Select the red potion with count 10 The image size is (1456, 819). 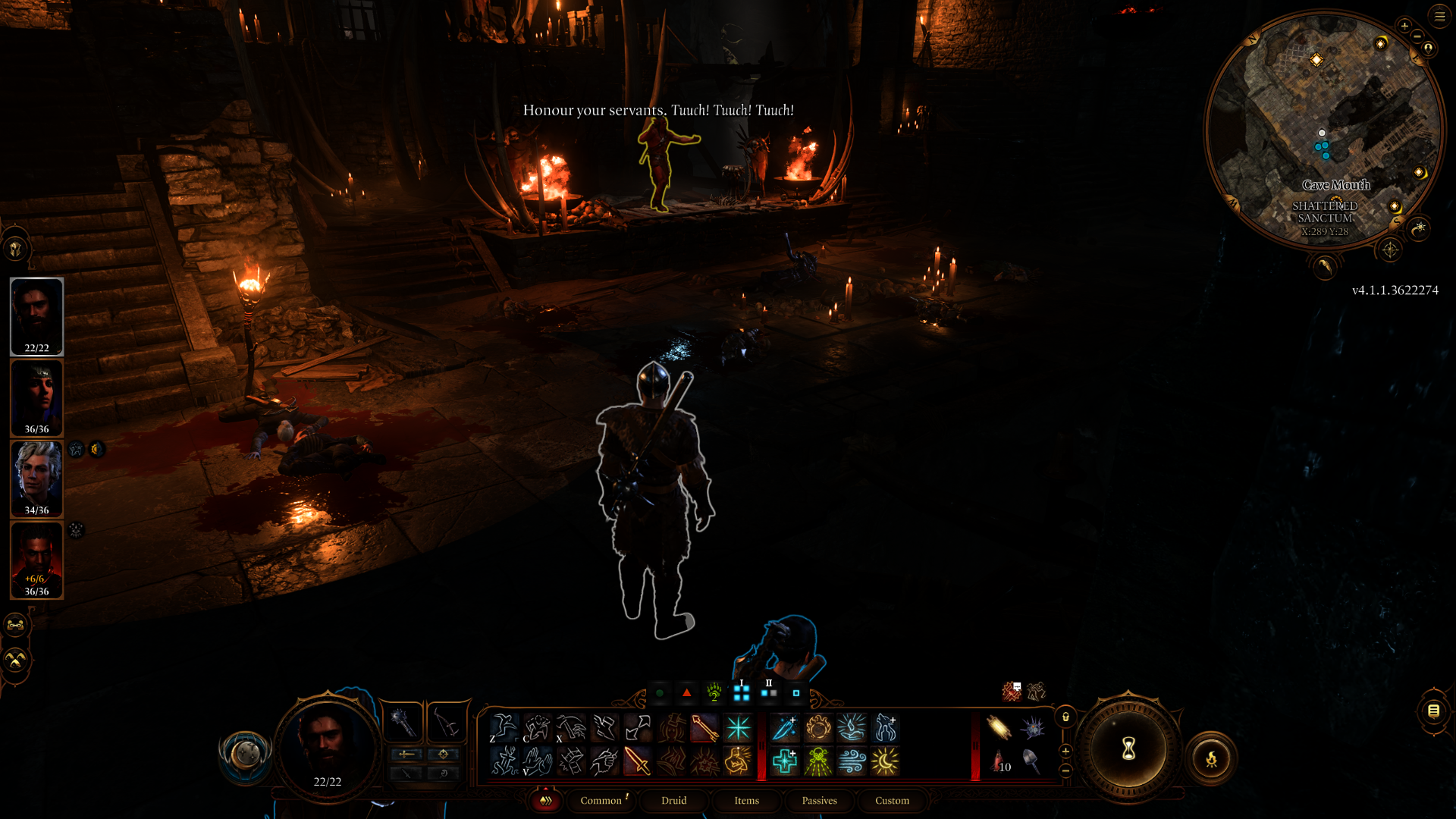pyautogui.click(x=999, y=761)
